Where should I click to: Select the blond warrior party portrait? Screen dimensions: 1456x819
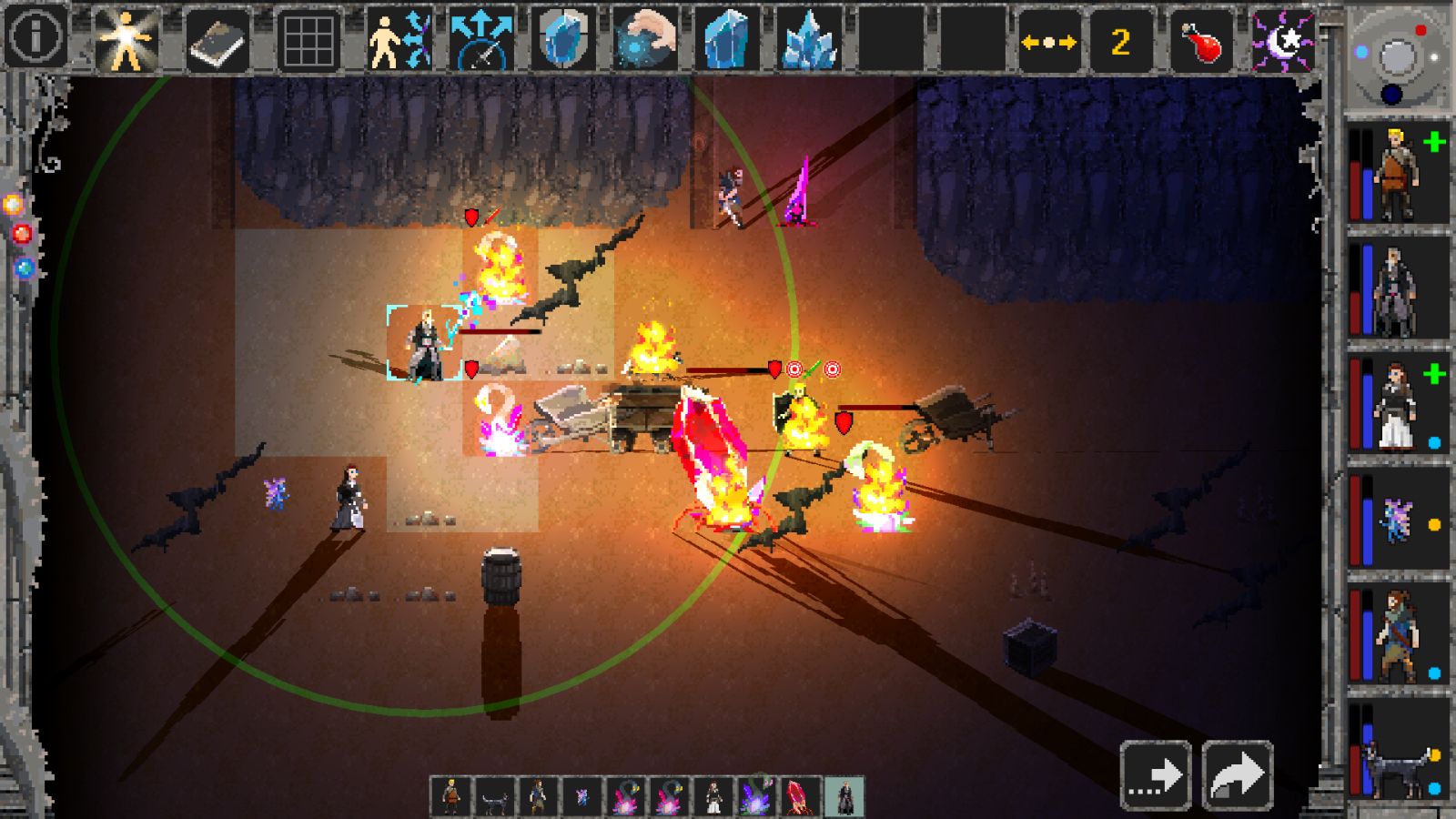click(1397, 174)
